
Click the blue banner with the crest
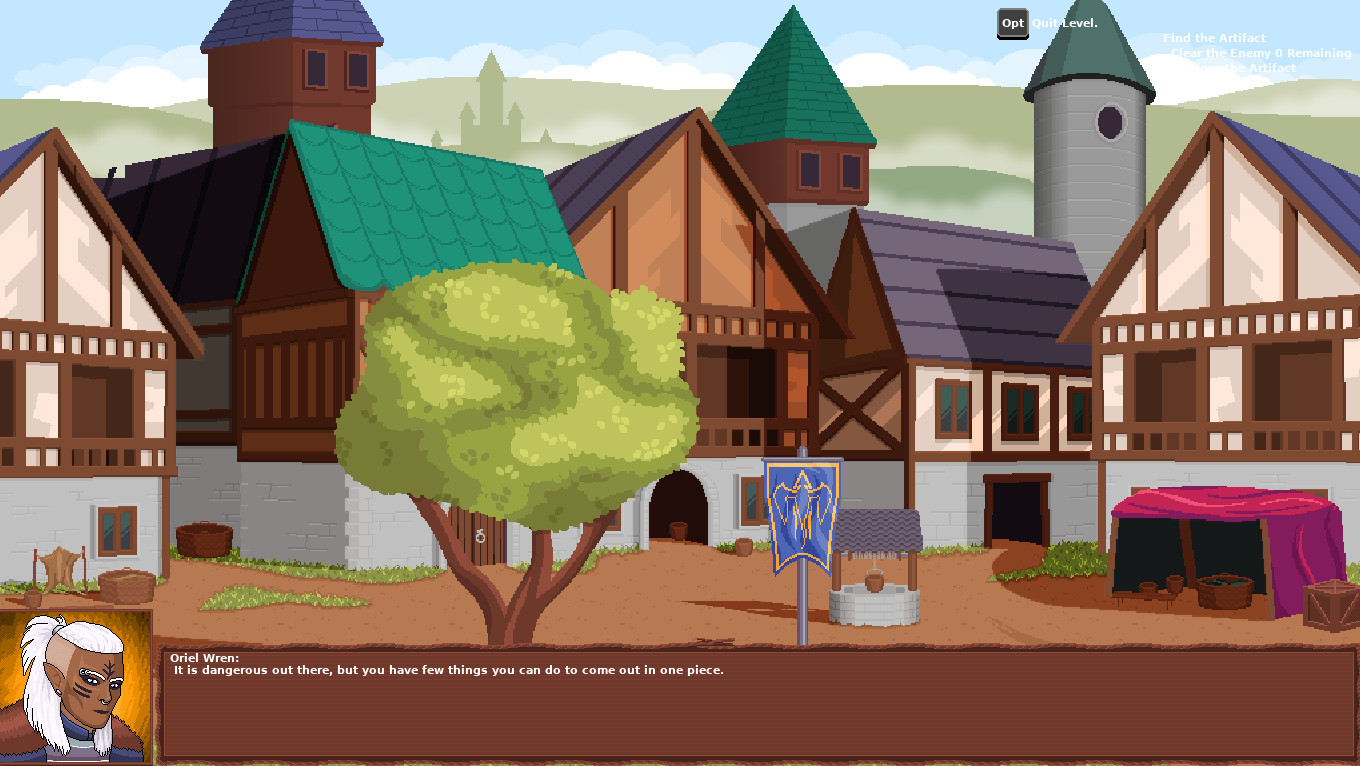805,515
